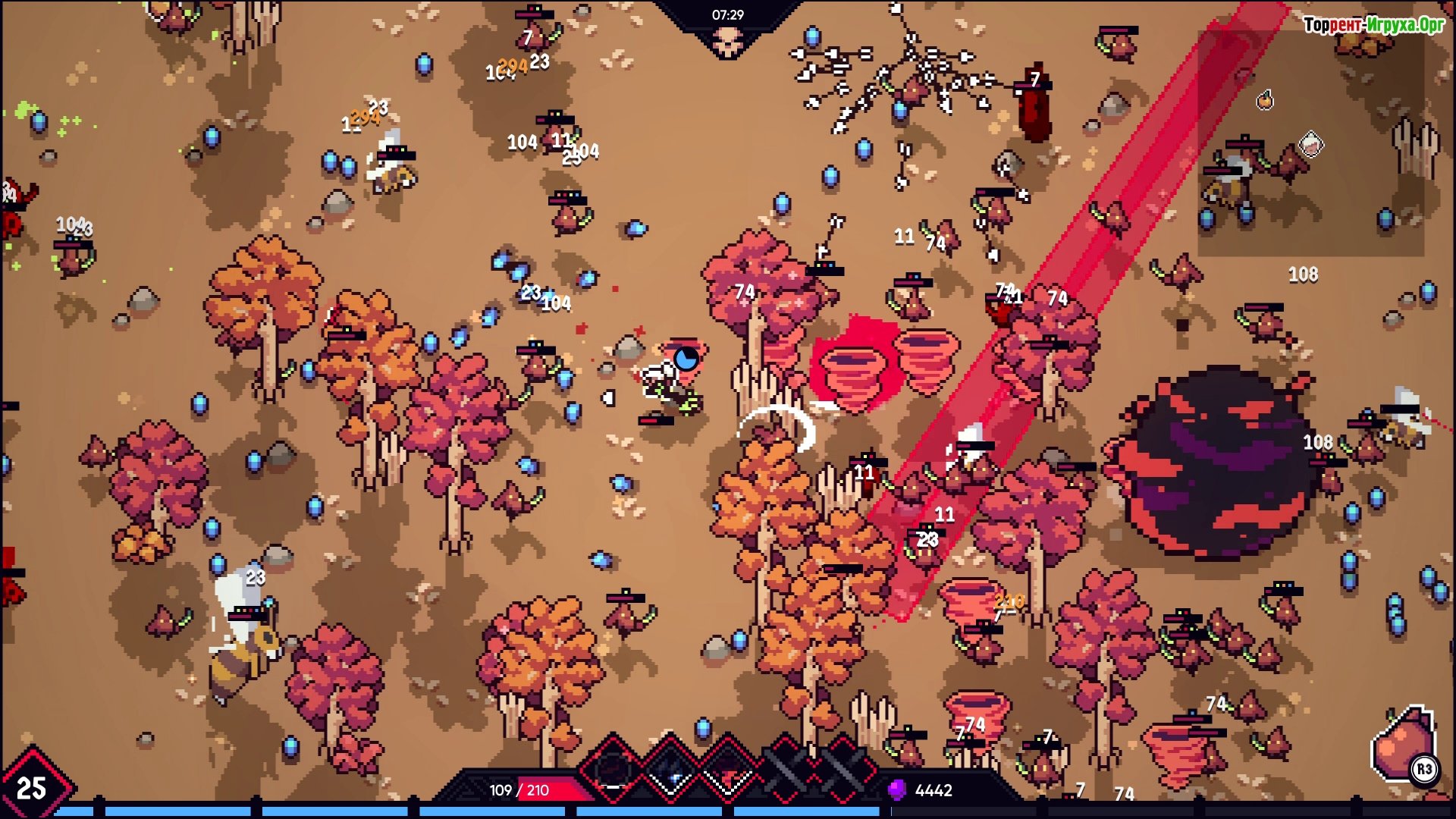The image size is (1456, 819).
Task: Click the orange fruit marker on minimap
Action: coord(1265,100)
